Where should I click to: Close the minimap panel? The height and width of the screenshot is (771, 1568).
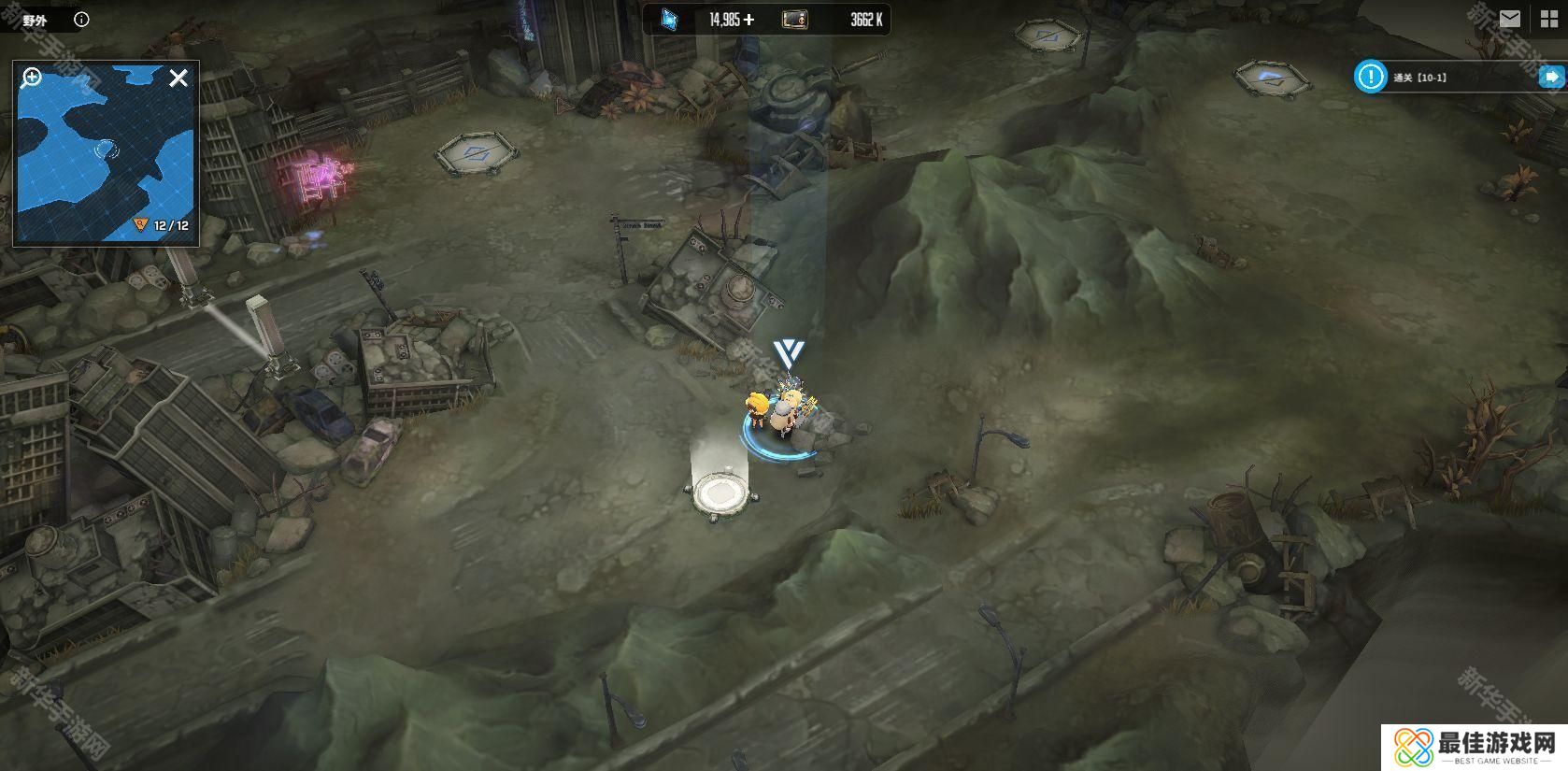[x=178, y=78]
